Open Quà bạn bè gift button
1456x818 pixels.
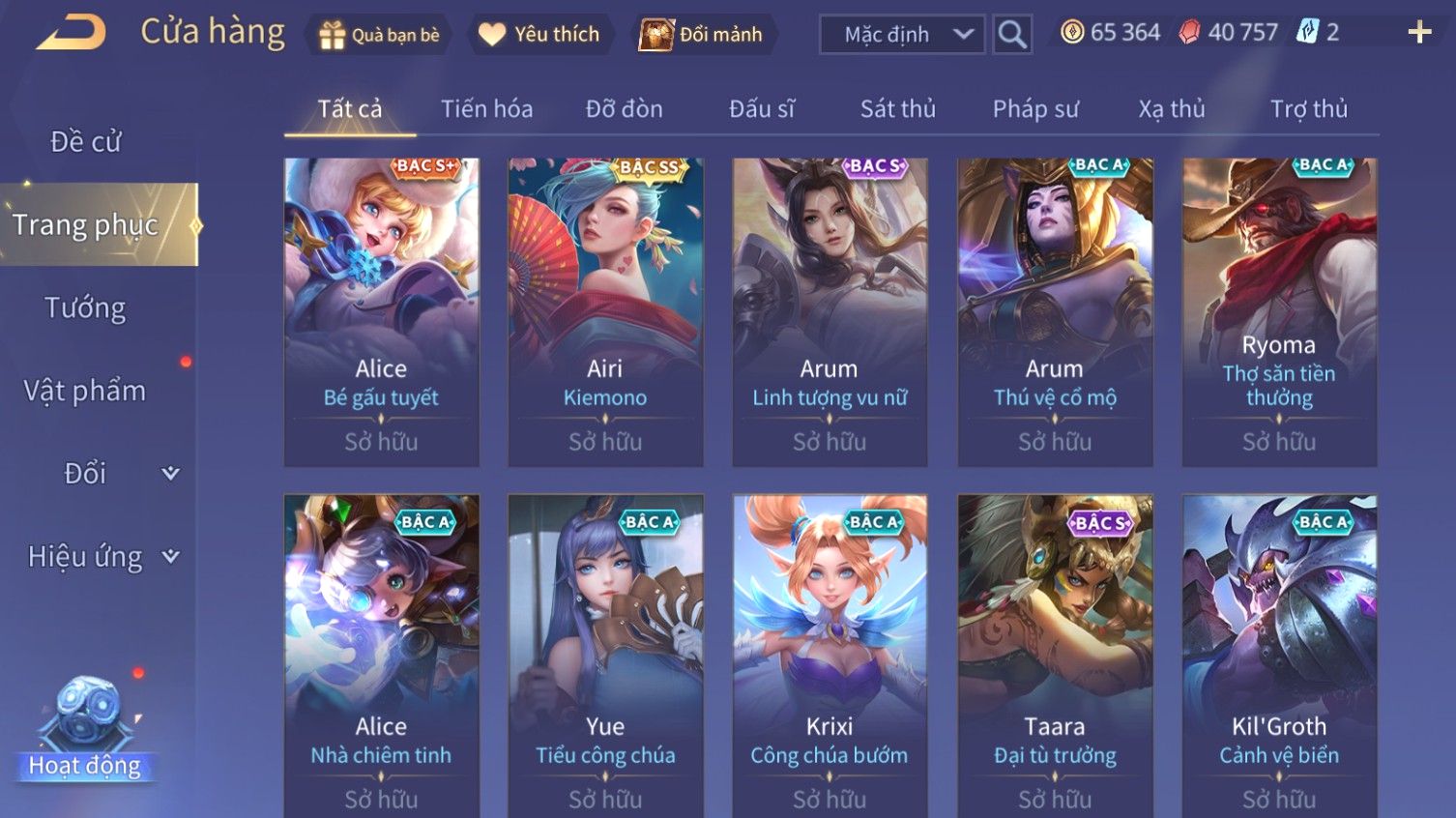tap(379, 35)
